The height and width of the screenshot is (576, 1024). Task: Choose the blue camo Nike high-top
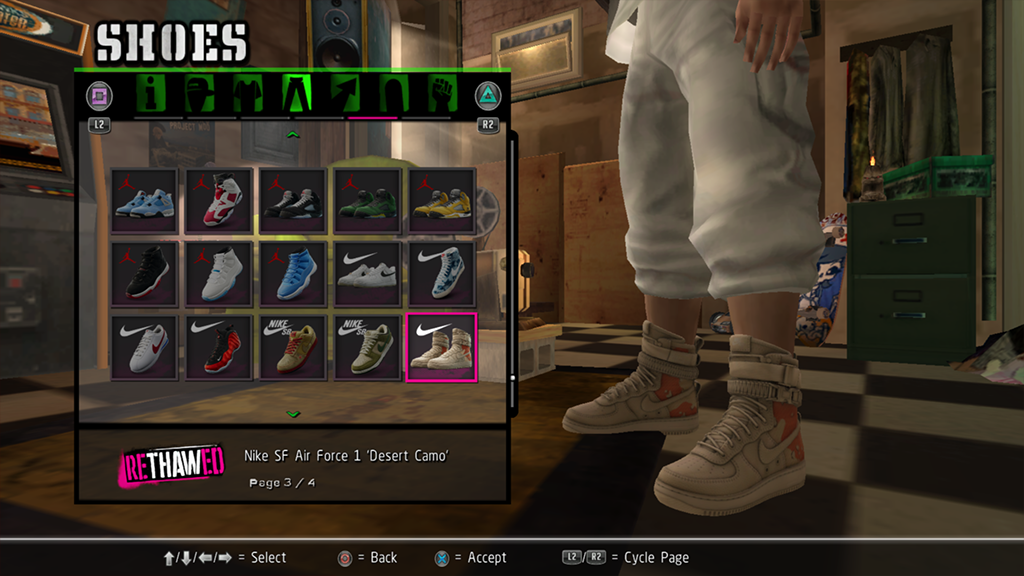click(442, 274)
